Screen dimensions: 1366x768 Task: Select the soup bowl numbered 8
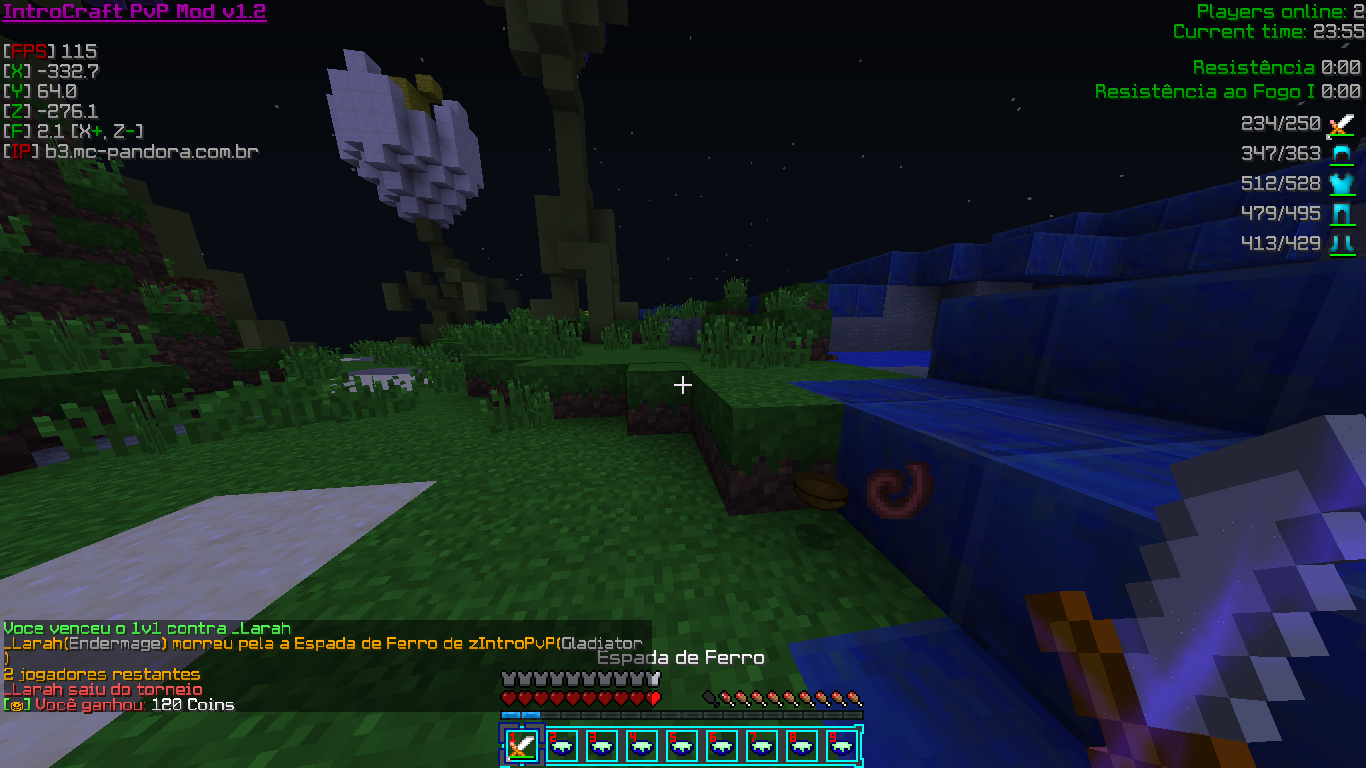pos(801,746)
